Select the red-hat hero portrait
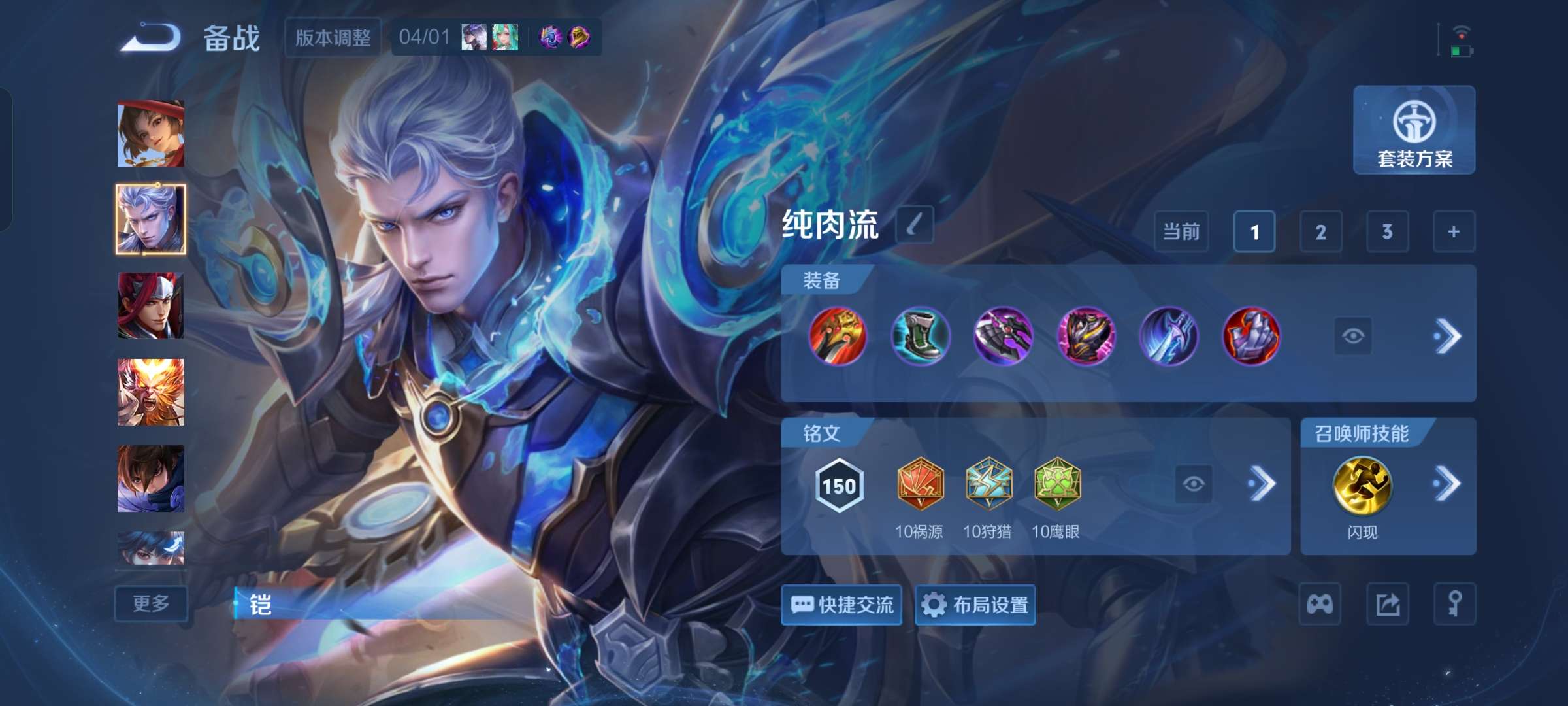The image size is (1568, 706). 151,134
